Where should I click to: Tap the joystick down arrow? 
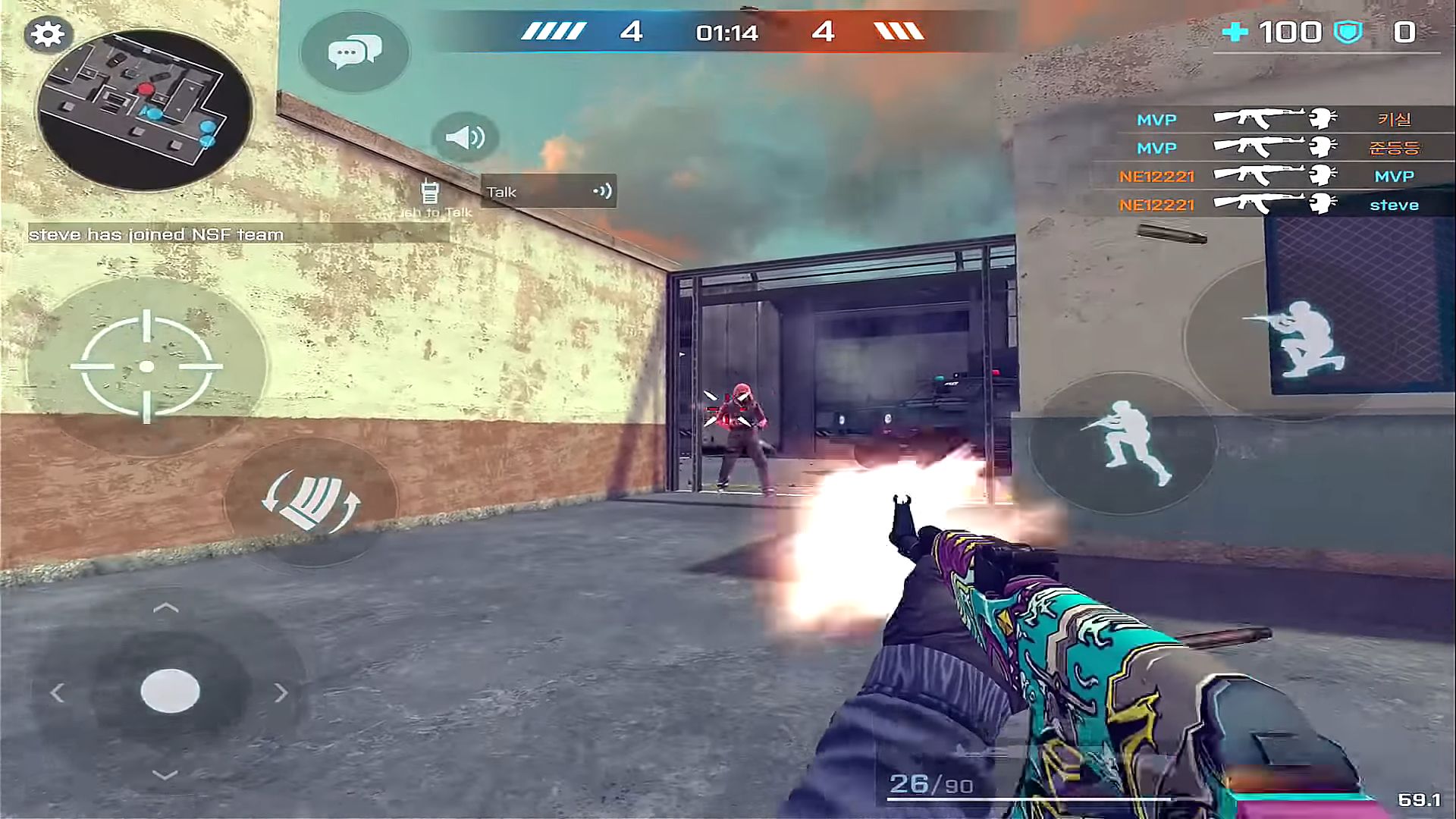point(165,774)
